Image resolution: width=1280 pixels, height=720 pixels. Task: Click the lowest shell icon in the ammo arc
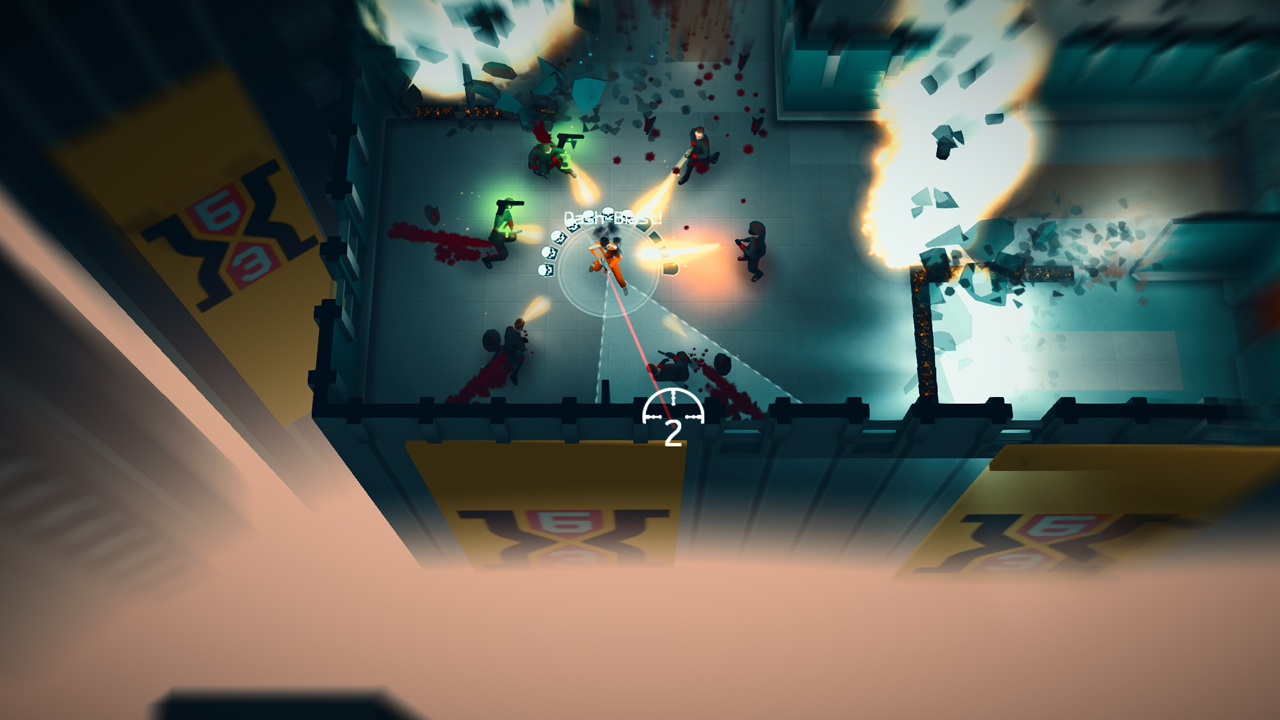[x=670, y=270]
